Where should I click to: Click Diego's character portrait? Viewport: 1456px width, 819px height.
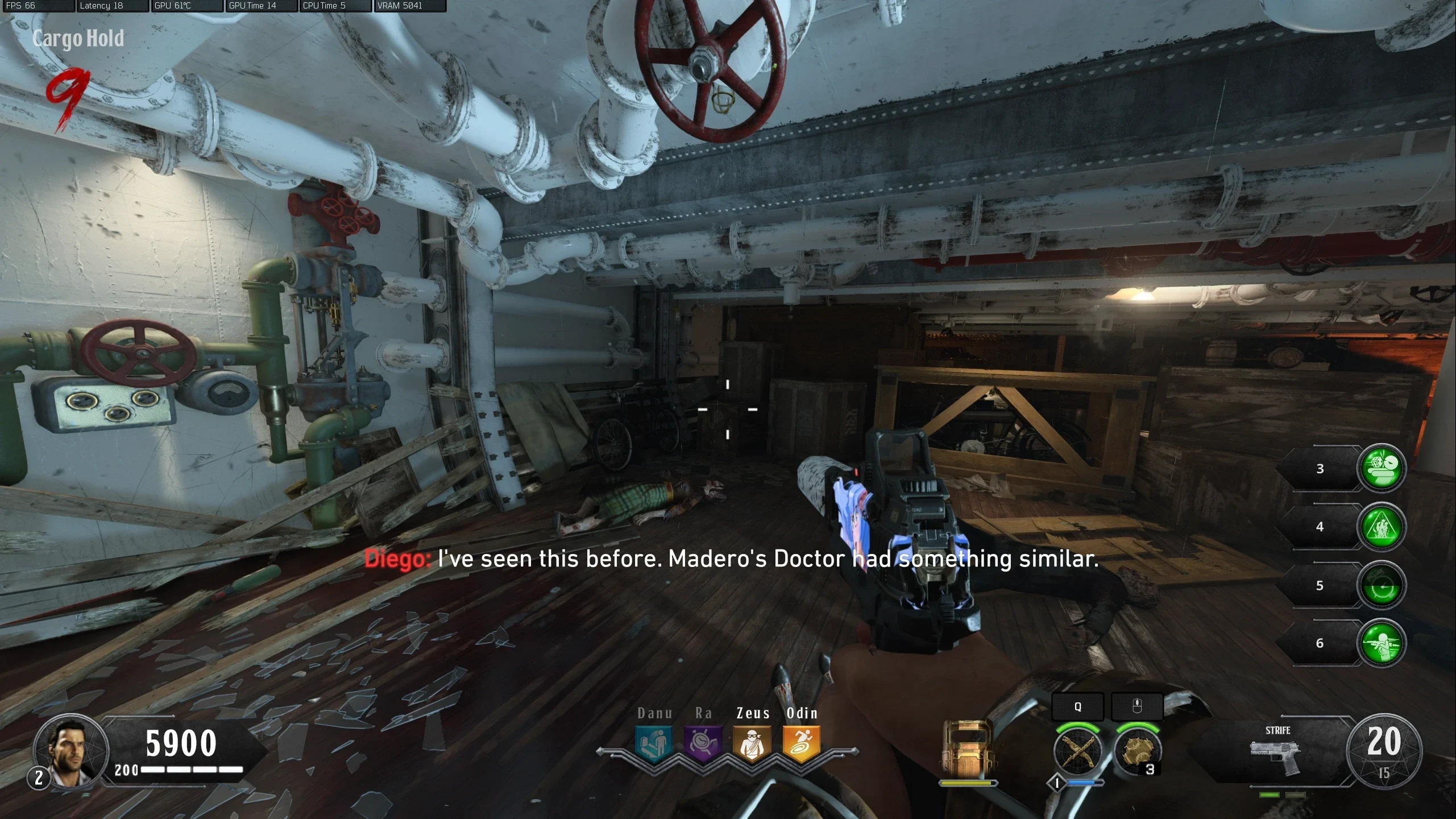coord(70,751)
